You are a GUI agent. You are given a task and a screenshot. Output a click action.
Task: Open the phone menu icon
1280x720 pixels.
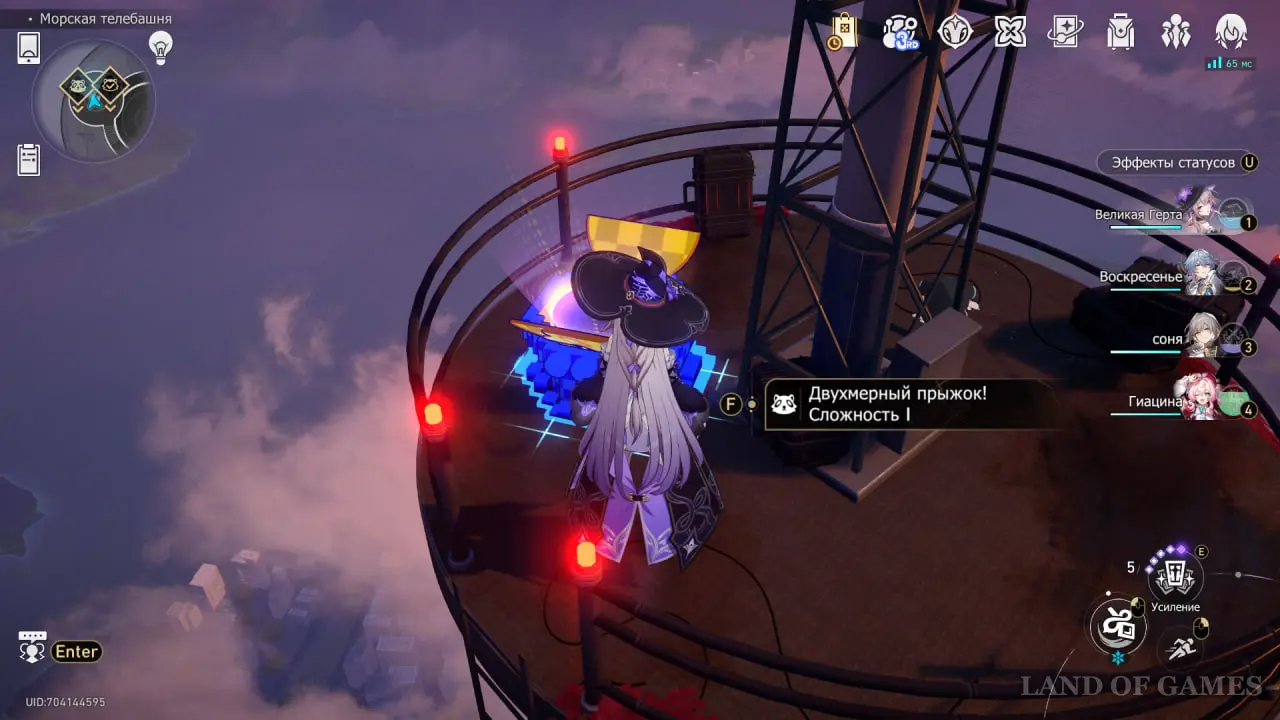(x=29, y=48)
